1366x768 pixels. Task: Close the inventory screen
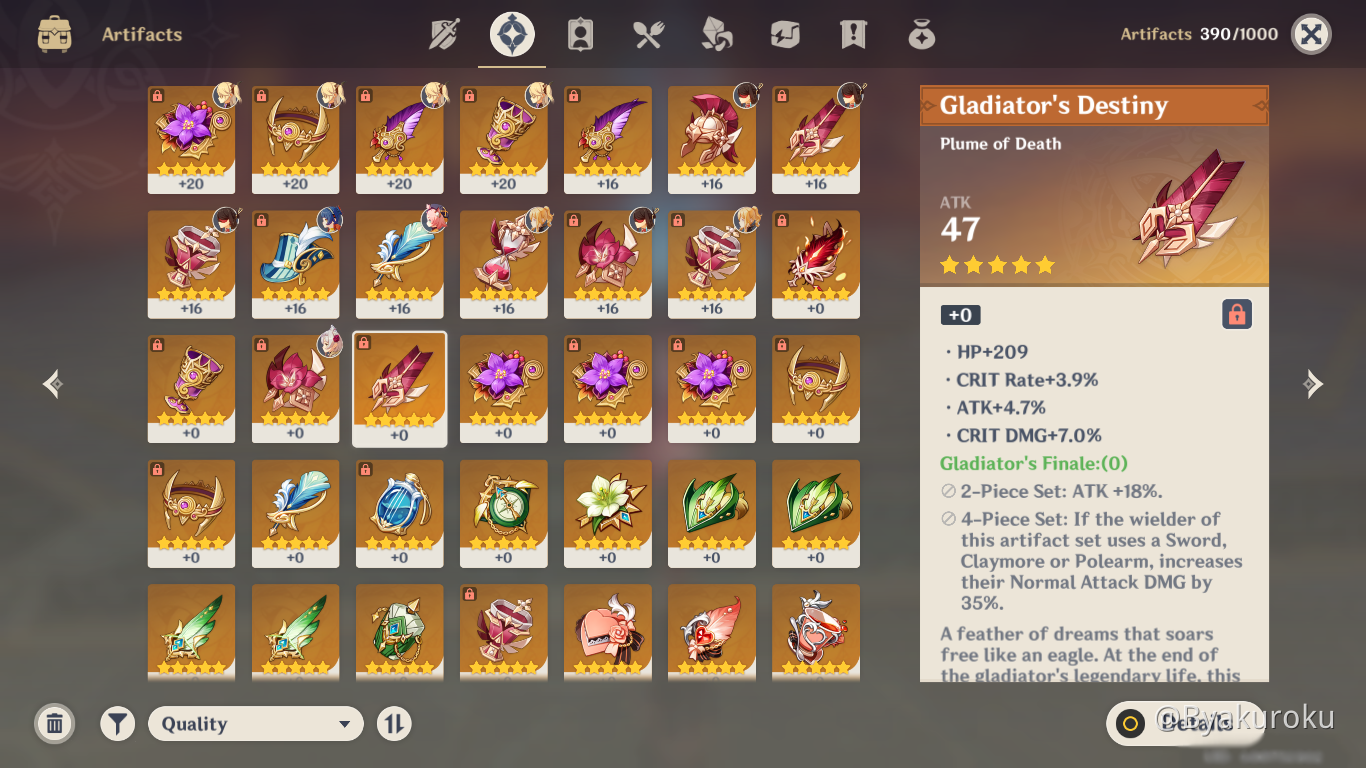tap(1311, 35)
